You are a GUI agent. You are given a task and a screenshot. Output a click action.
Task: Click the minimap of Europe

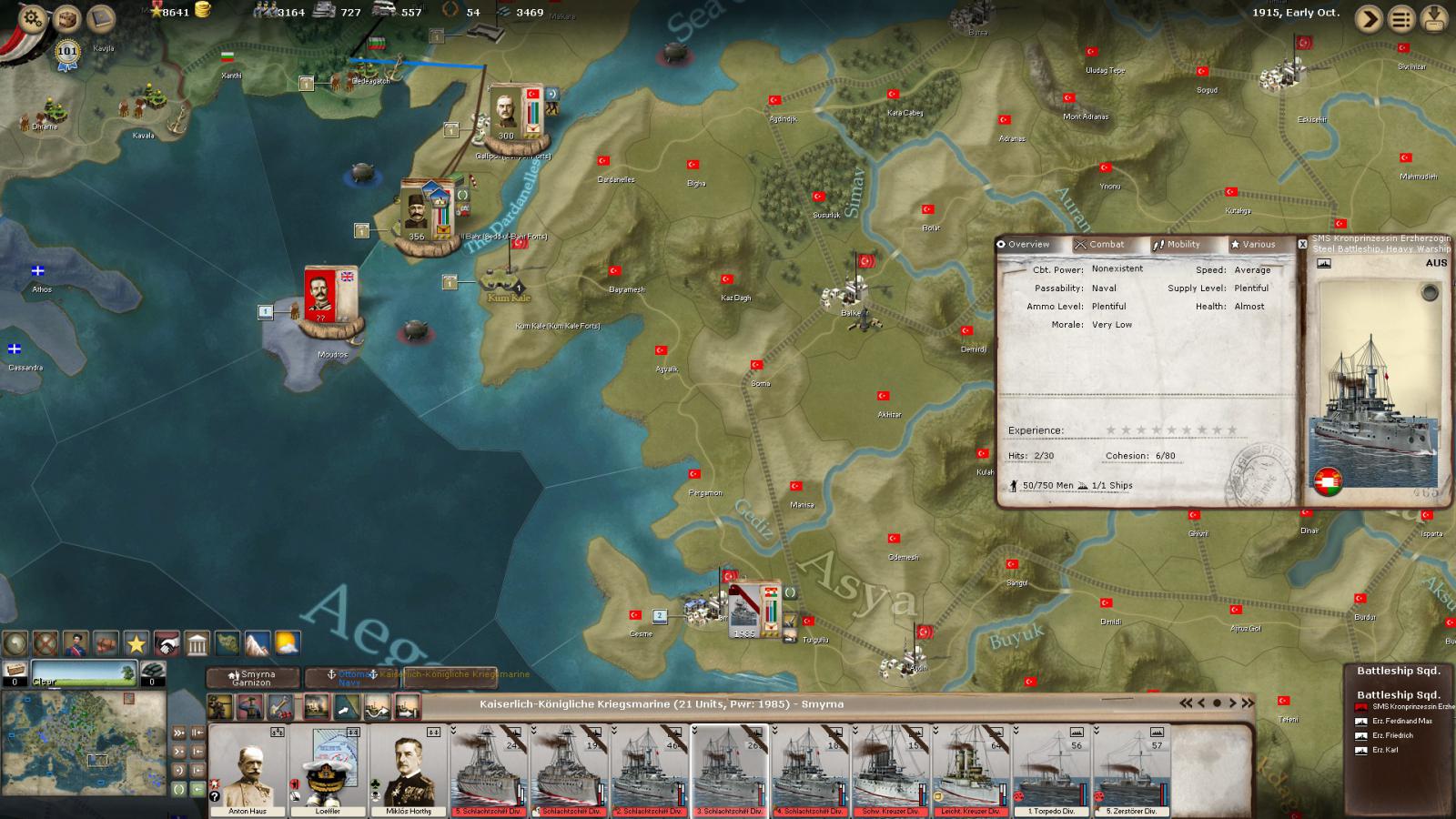tap(84, 743)
